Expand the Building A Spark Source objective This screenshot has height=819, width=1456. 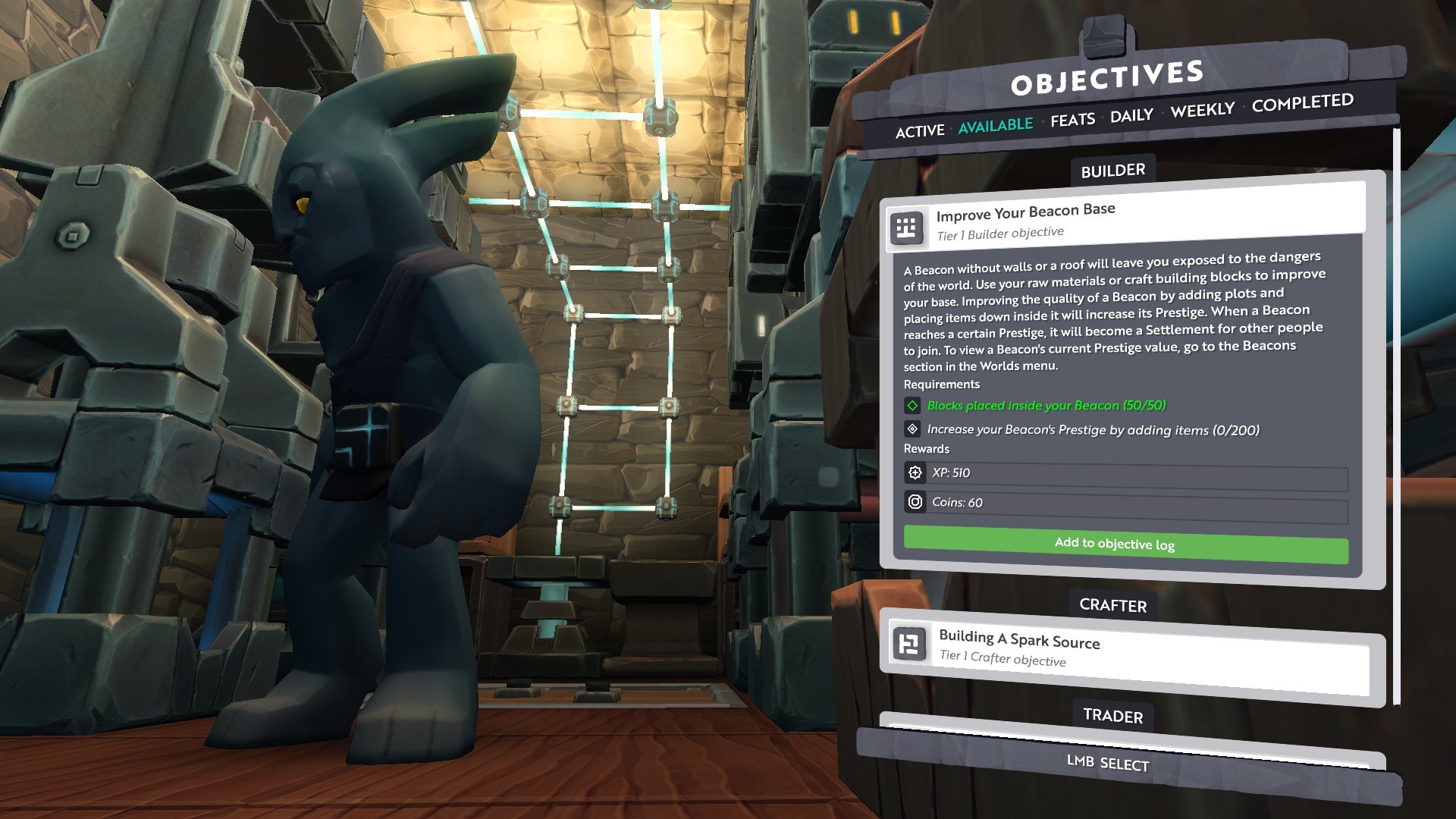1130,648
